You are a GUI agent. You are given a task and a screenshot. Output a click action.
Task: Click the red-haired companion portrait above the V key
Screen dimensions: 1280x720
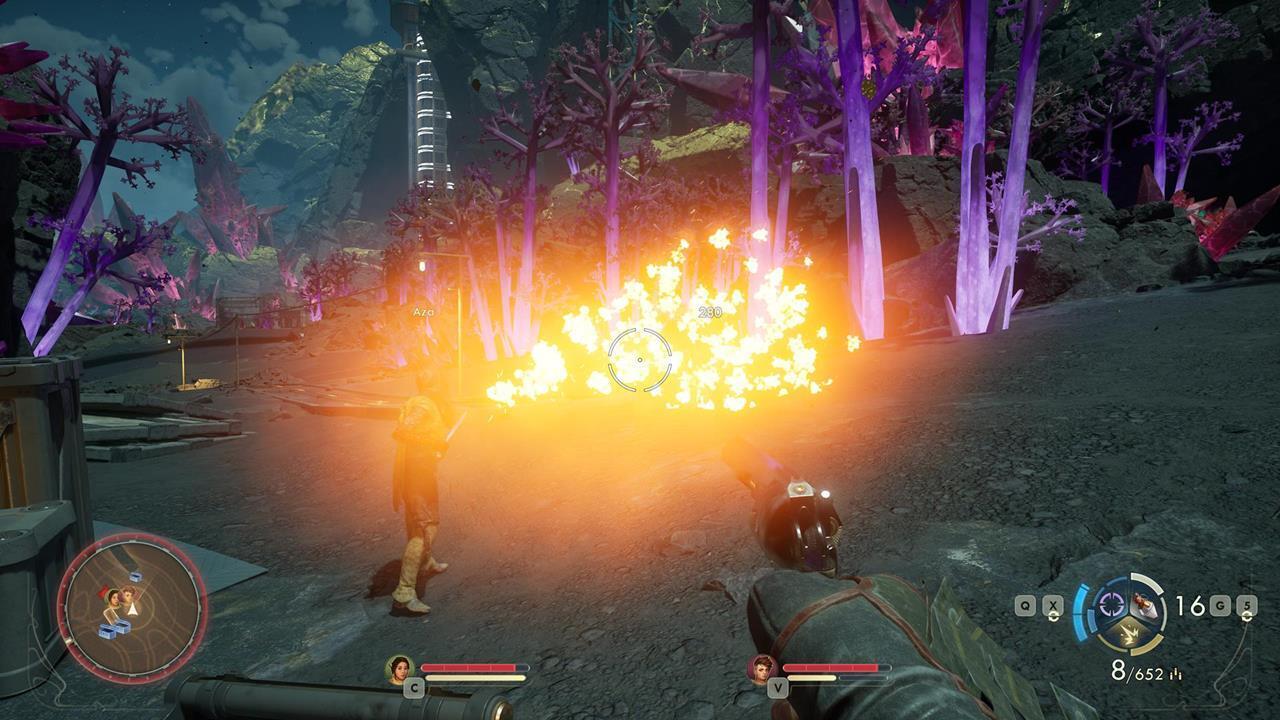[x=761, y=668]
